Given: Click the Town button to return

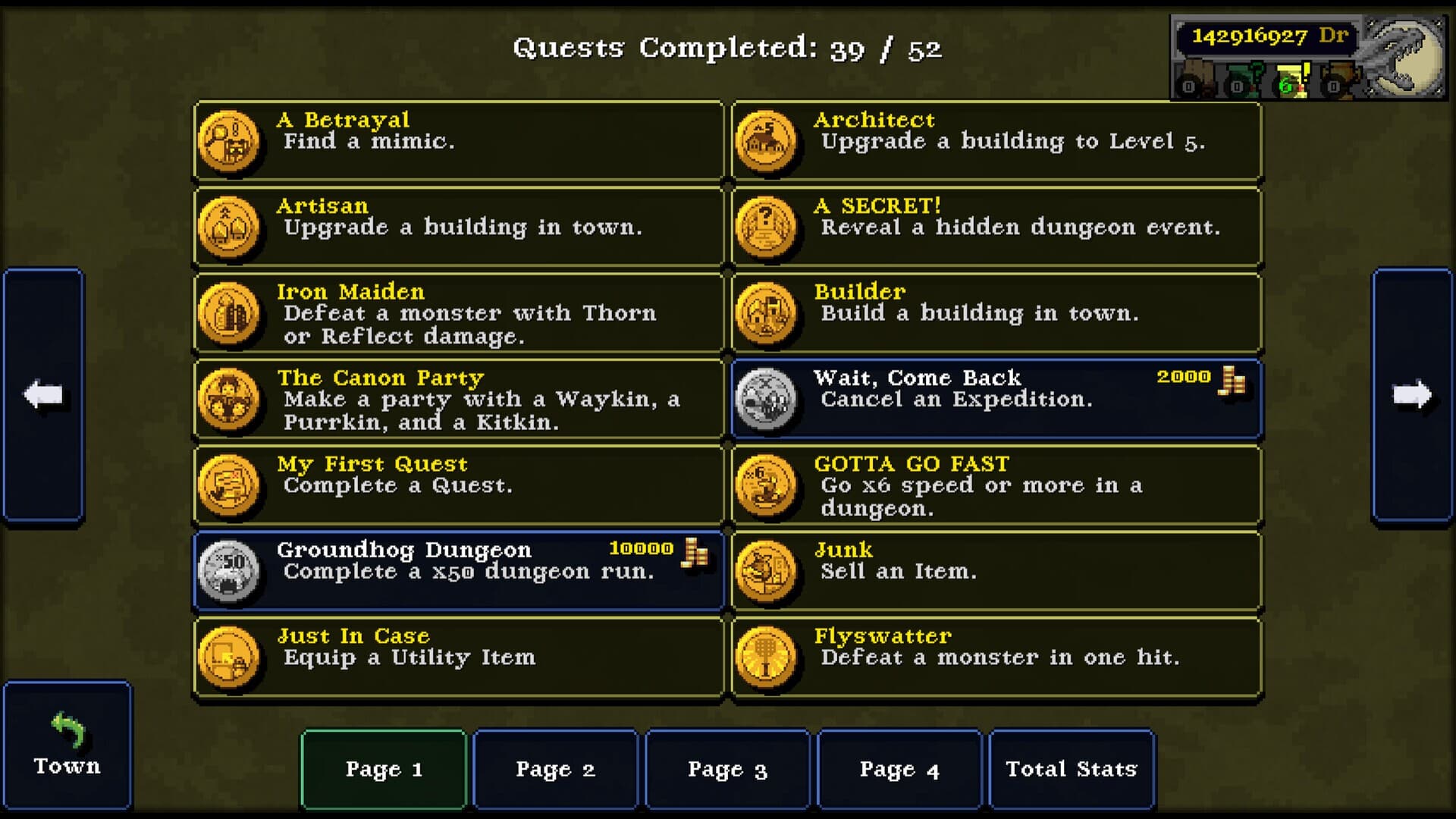Looking at the screenshot, I should [67, 747].
